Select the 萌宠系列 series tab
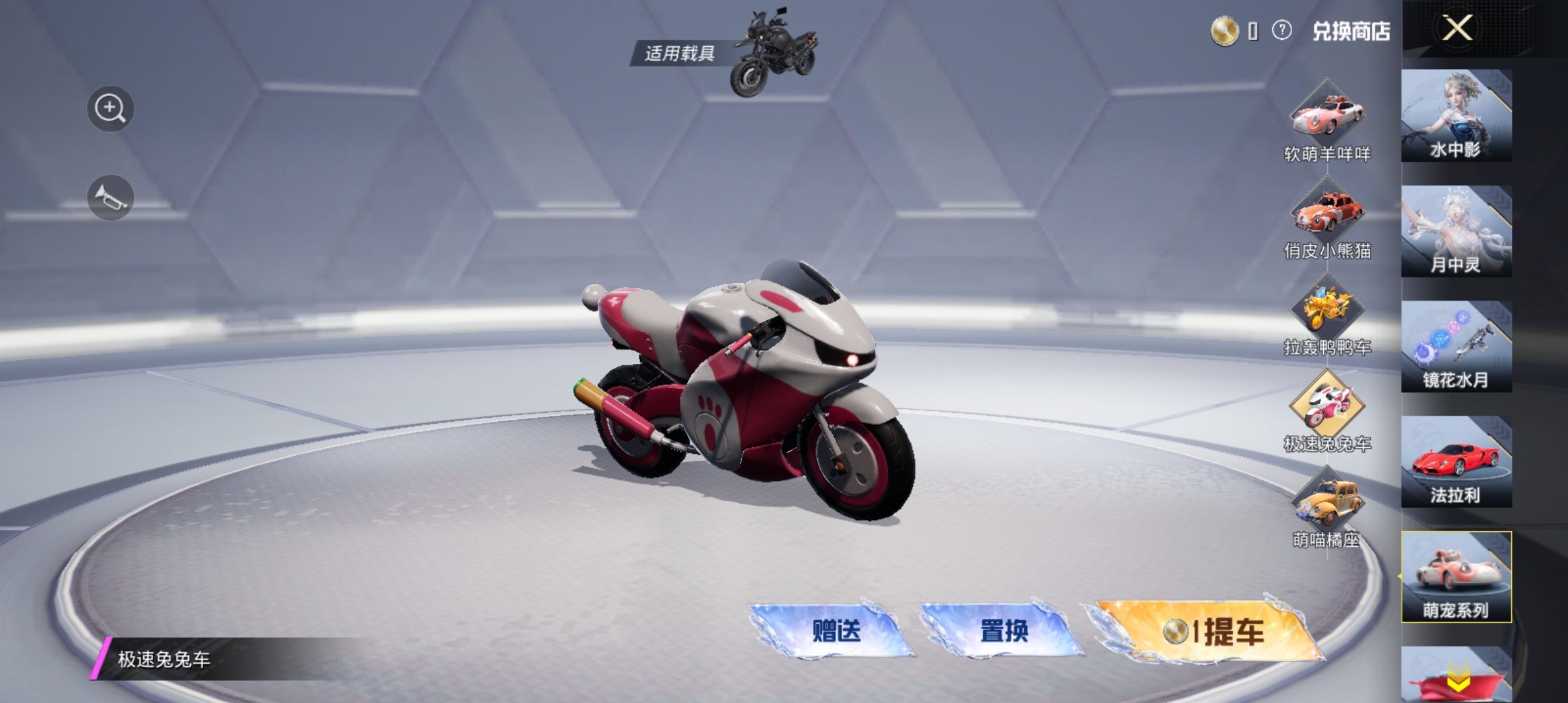Viewport: 1568px width, 703px height. click(x=1456, y=577)
